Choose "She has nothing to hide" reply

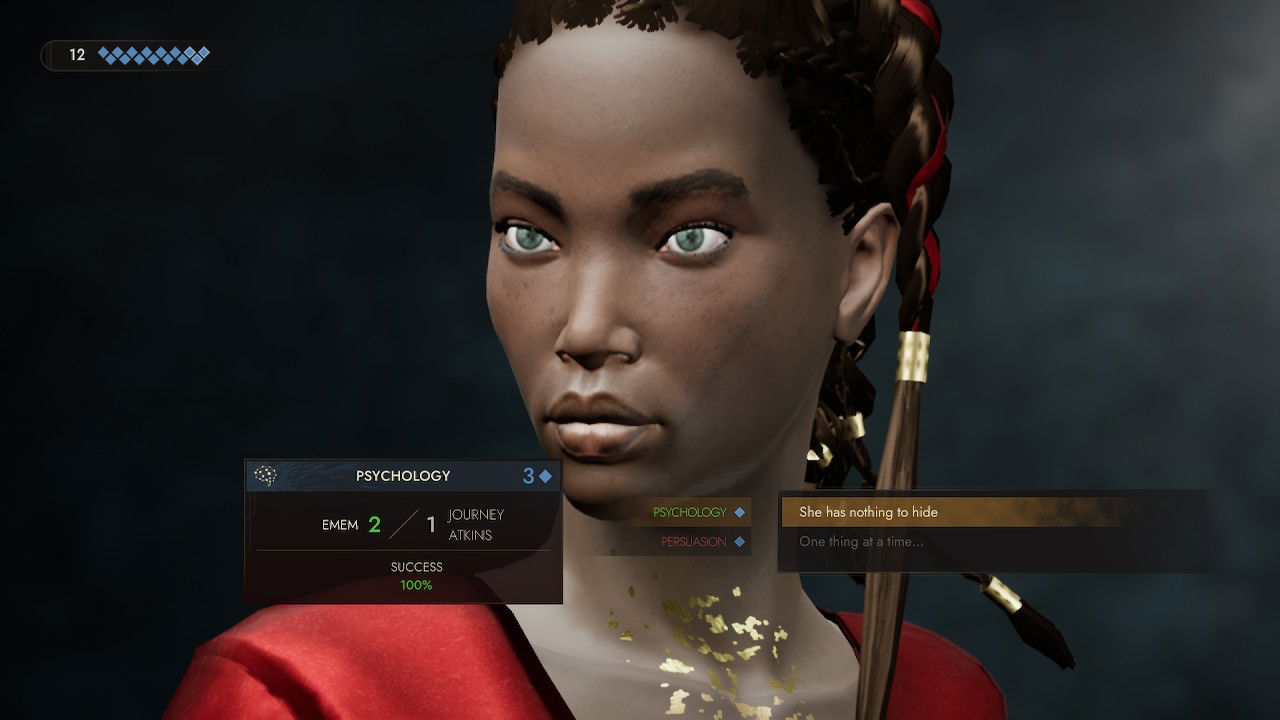tap(868, 512)
